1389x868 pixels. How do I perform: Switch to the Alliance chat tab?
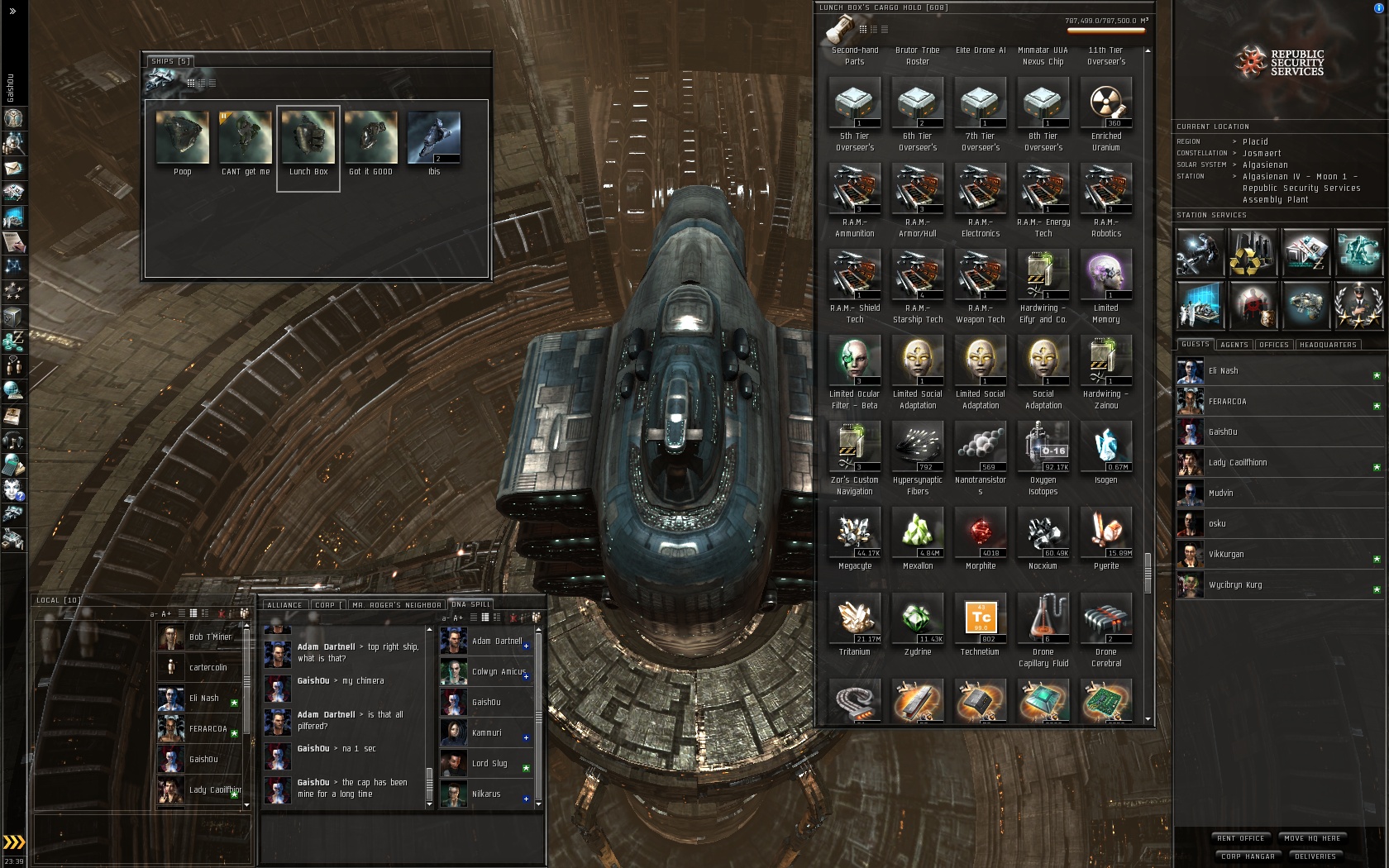point(284,605)
